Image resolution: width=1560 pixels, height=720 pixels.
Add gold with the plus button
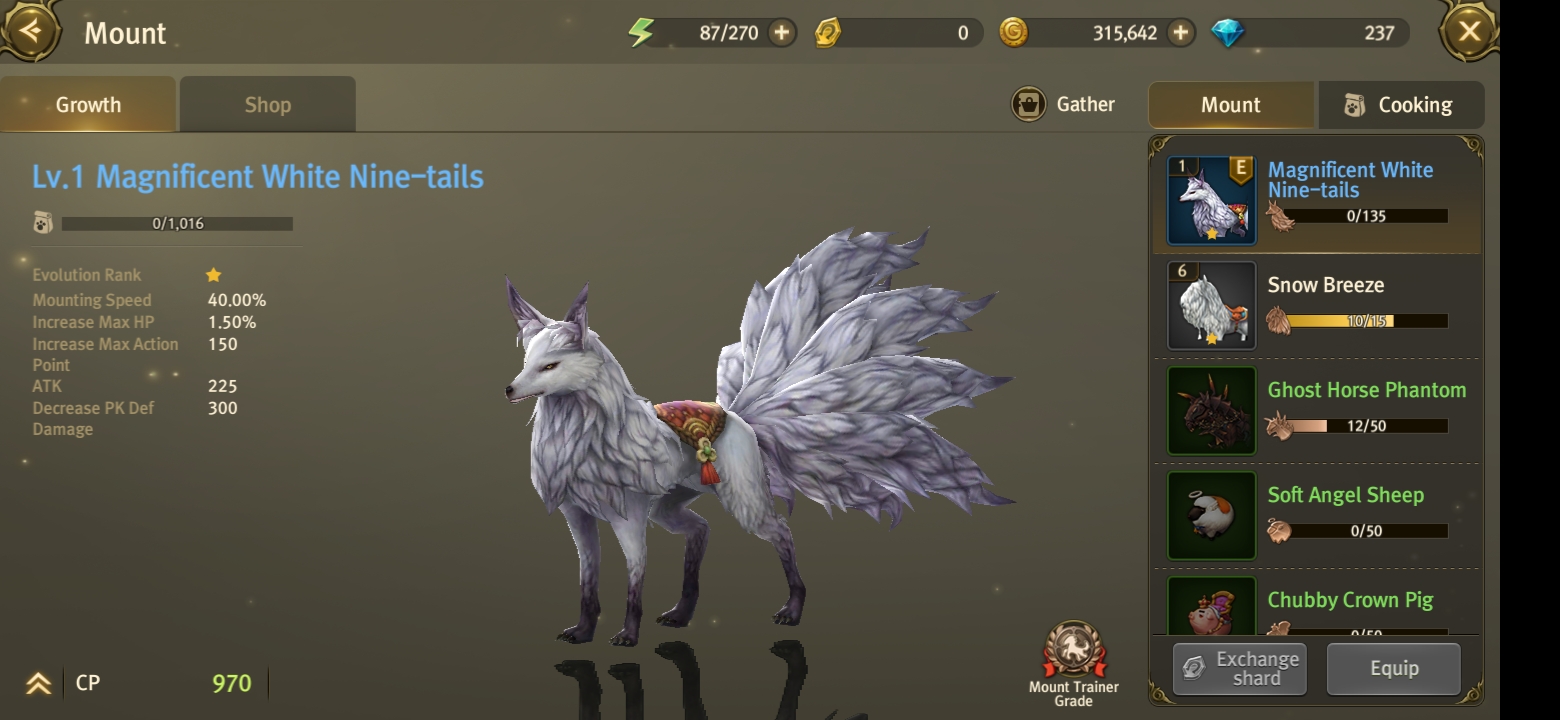(1181, 33)
